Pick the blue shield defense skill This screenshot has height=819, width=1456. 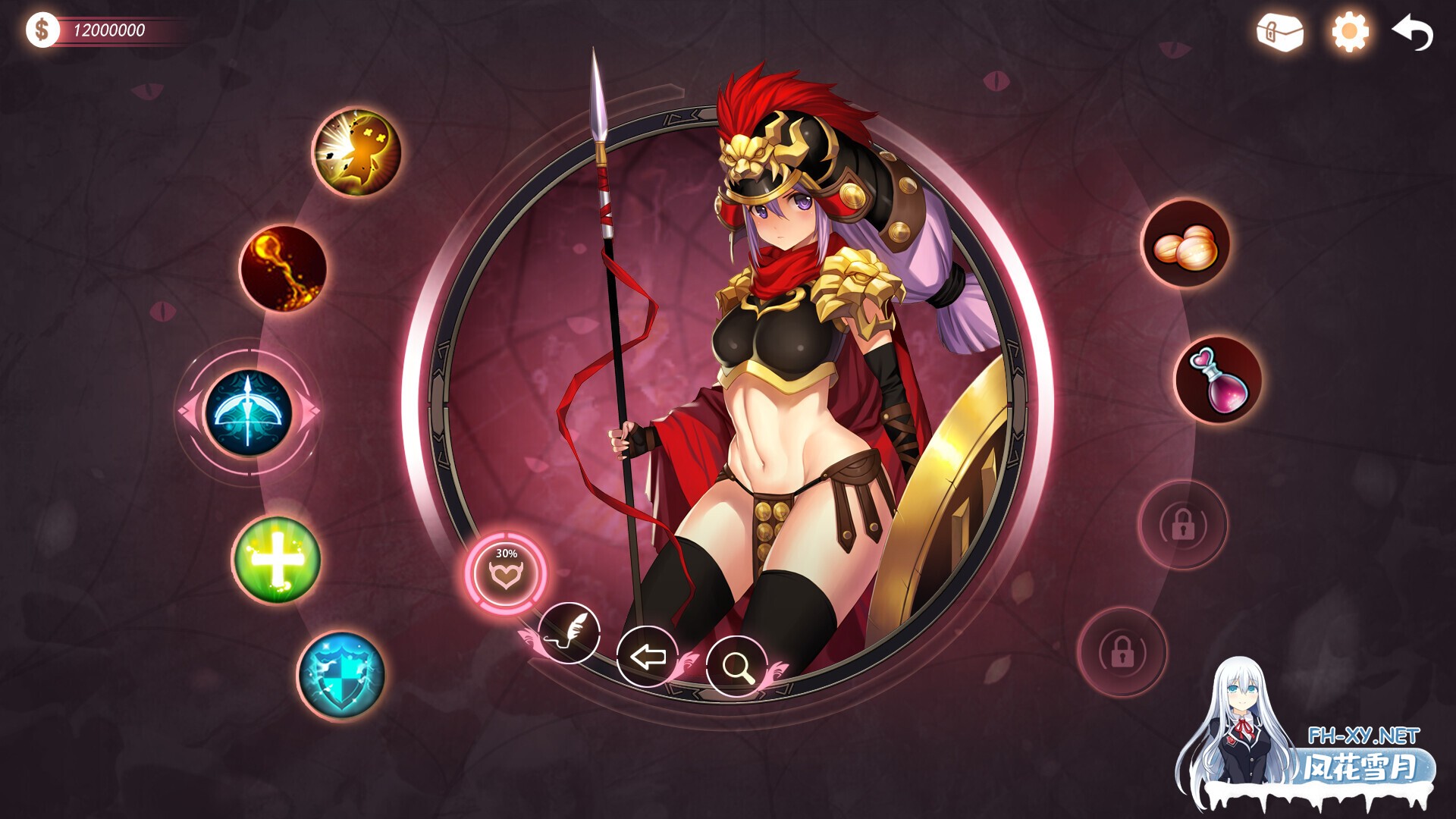tap(341, 675)
